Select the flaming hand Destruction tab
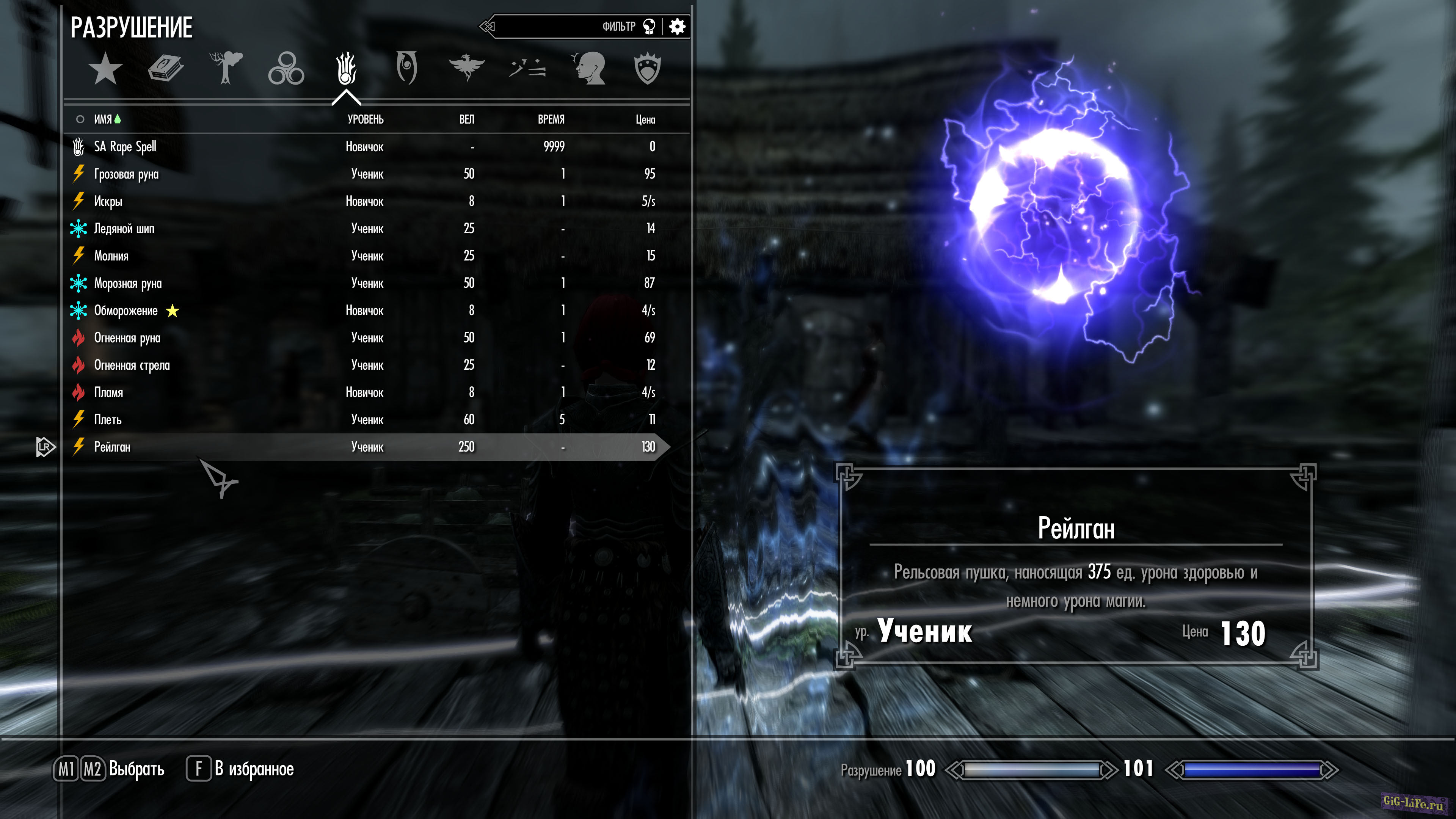This screenshot has height=819, width=1456. [346, 68]
